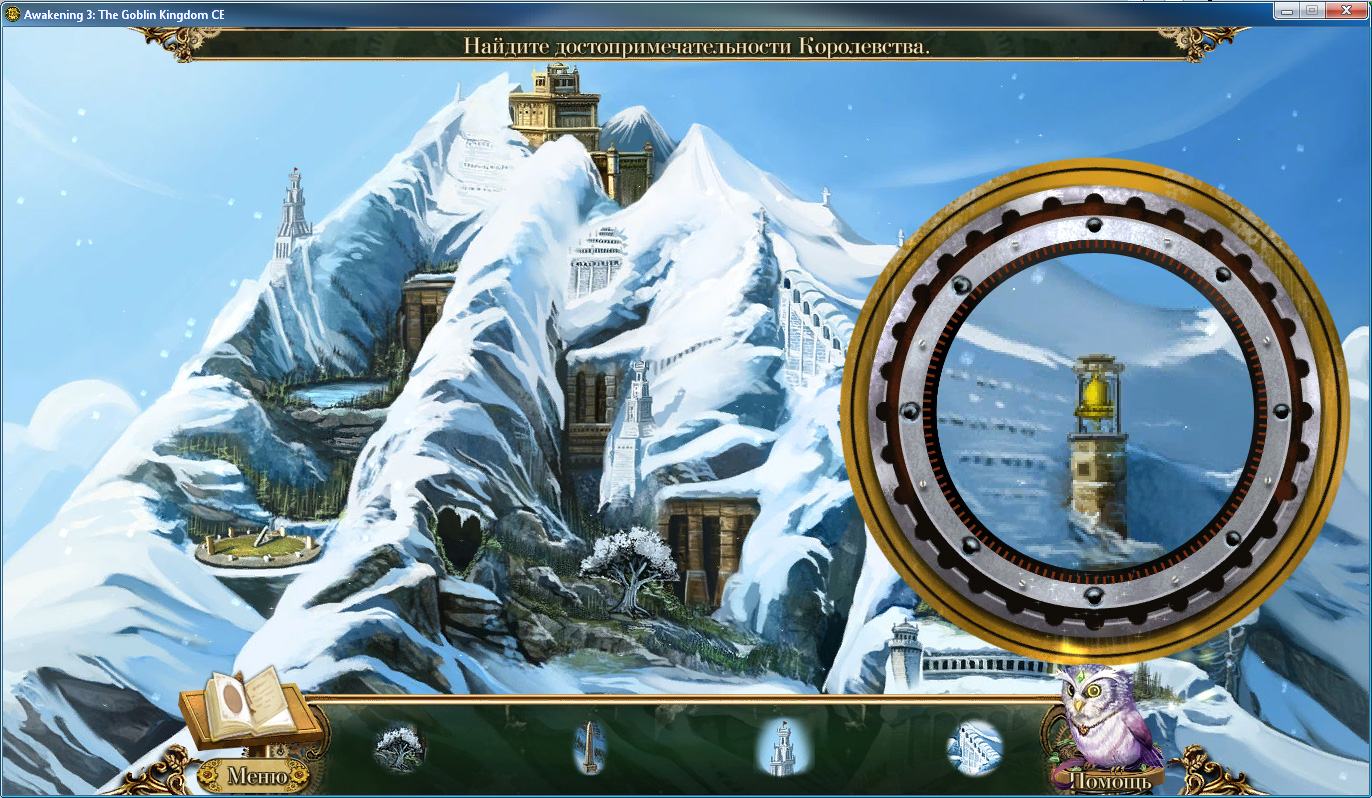
Task: Select the snowy tree landmark icon
Action: tap(400, 747)
